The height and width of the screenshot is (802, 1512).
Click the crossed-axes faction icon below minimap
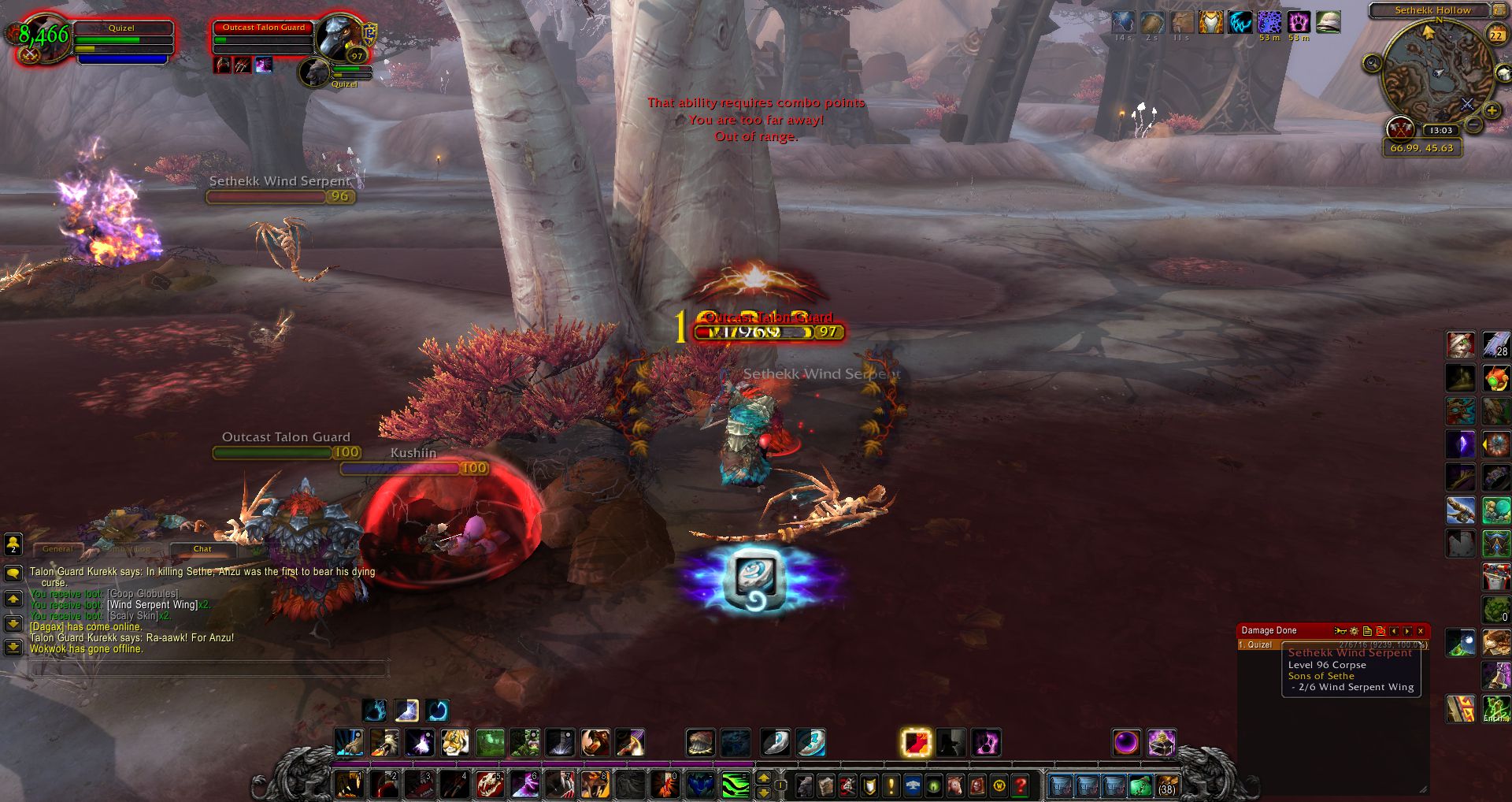[1400, 128]
